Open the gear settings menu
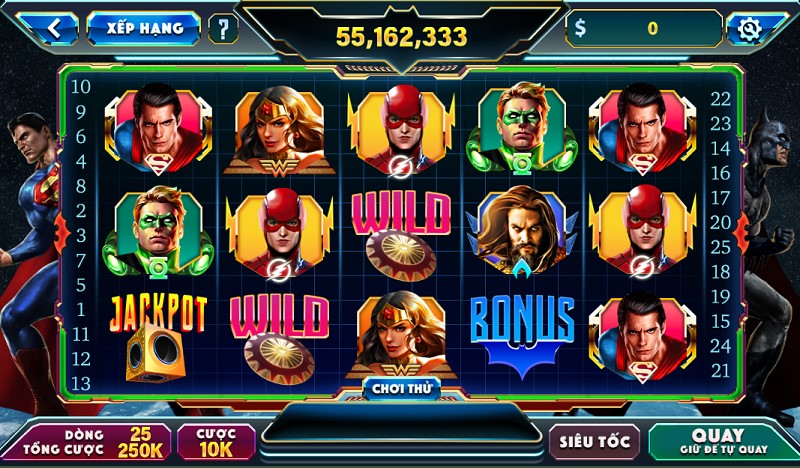 (x=749, y=29)
